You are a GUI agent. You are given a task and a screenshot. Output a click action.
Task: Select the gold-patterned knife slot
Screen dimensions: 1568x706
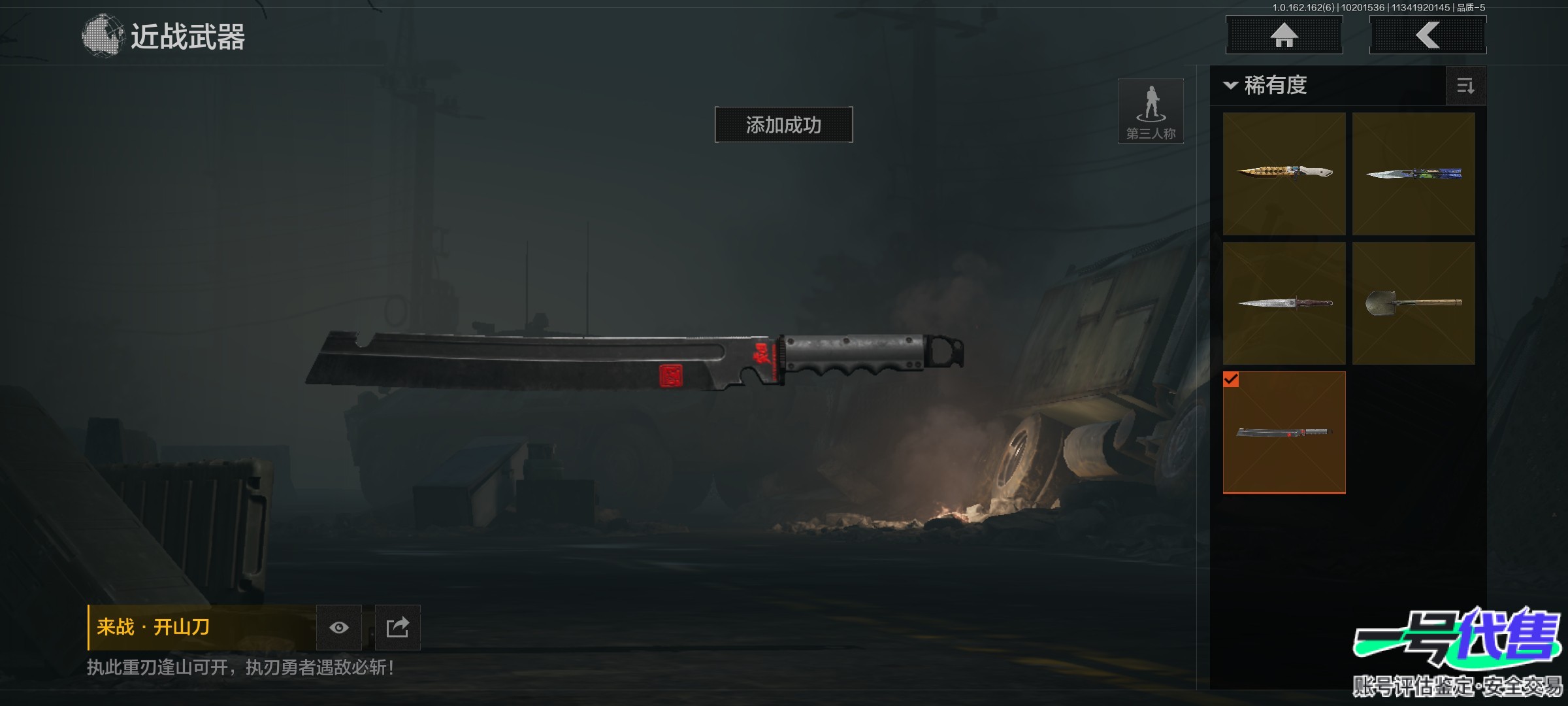coord(1284,173)
